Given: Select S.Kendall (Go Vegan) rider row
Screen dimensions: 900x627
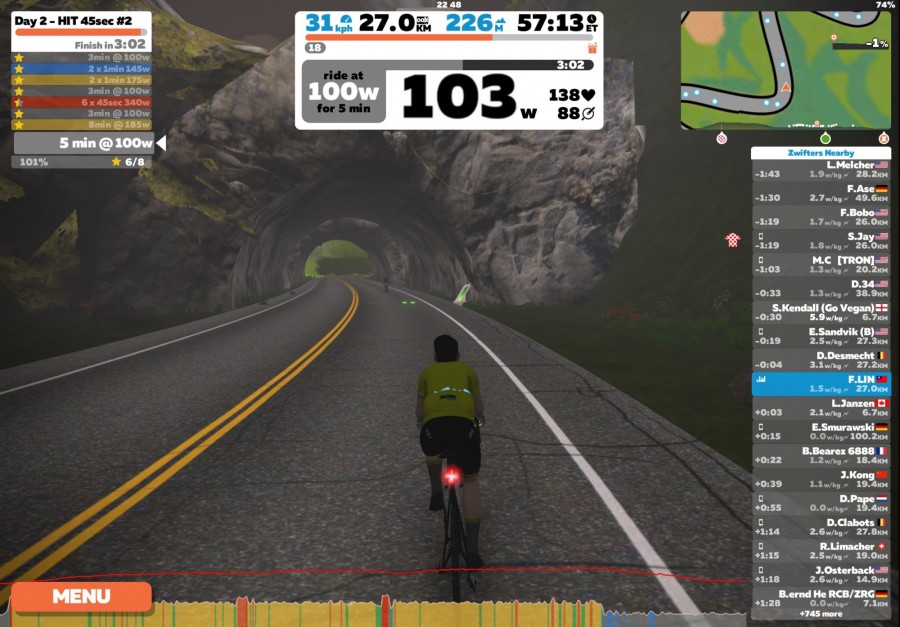Looking at the screenshot, I should 821,312.
